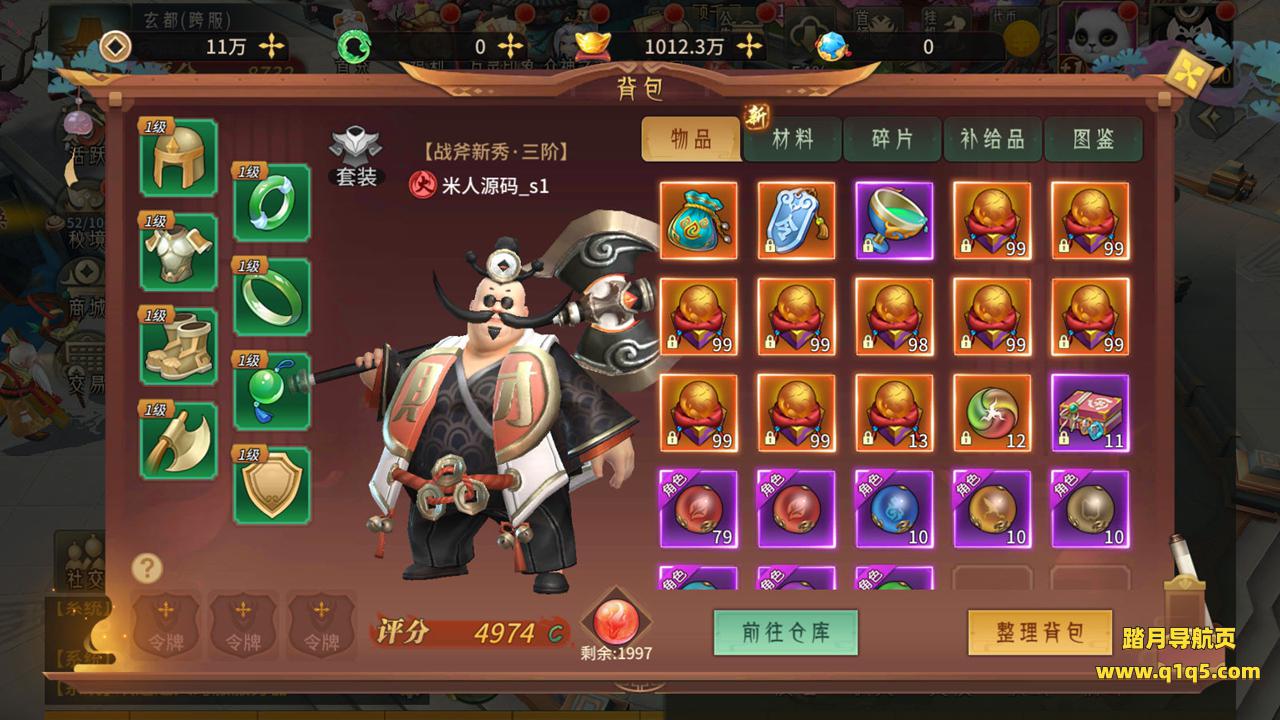The width and height of the screenshot is (1280, 720).
Task: Click the axe weapon equipment slot
Action: tap(179, 440)
